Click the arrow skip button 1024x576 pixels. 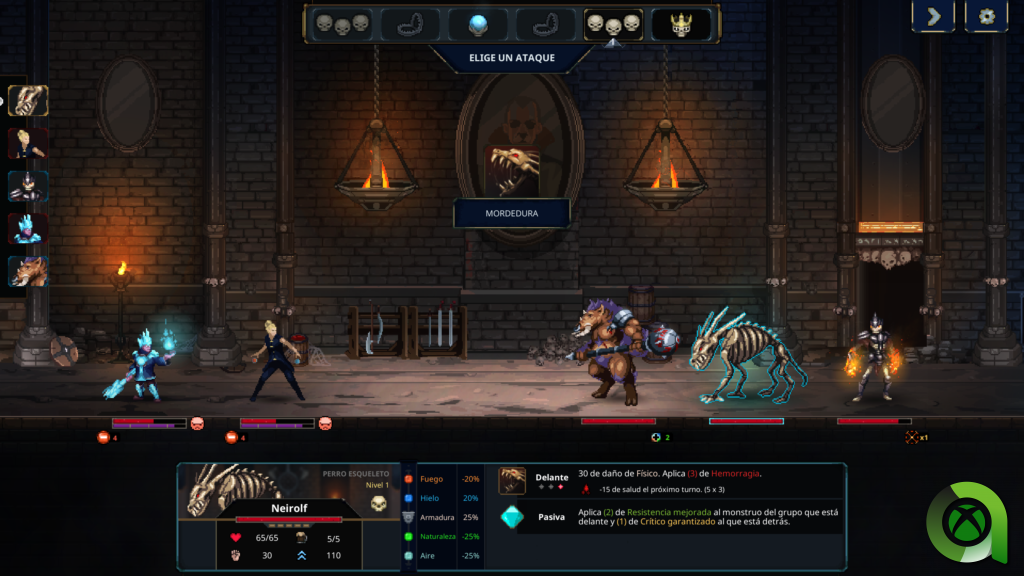932,16
